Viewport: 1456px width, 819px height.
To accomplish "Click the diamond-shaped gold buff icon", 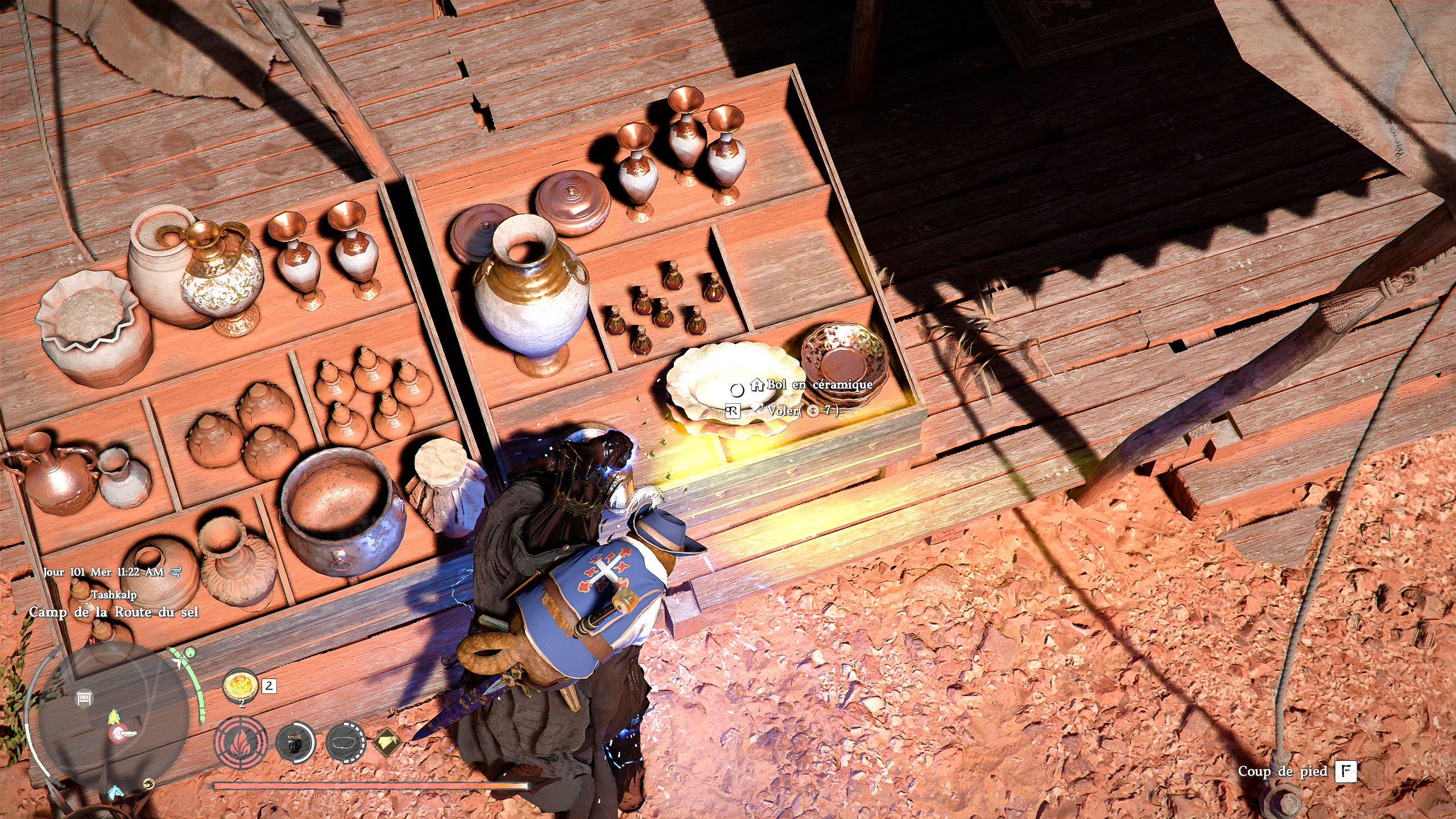I will click(387, 742).
